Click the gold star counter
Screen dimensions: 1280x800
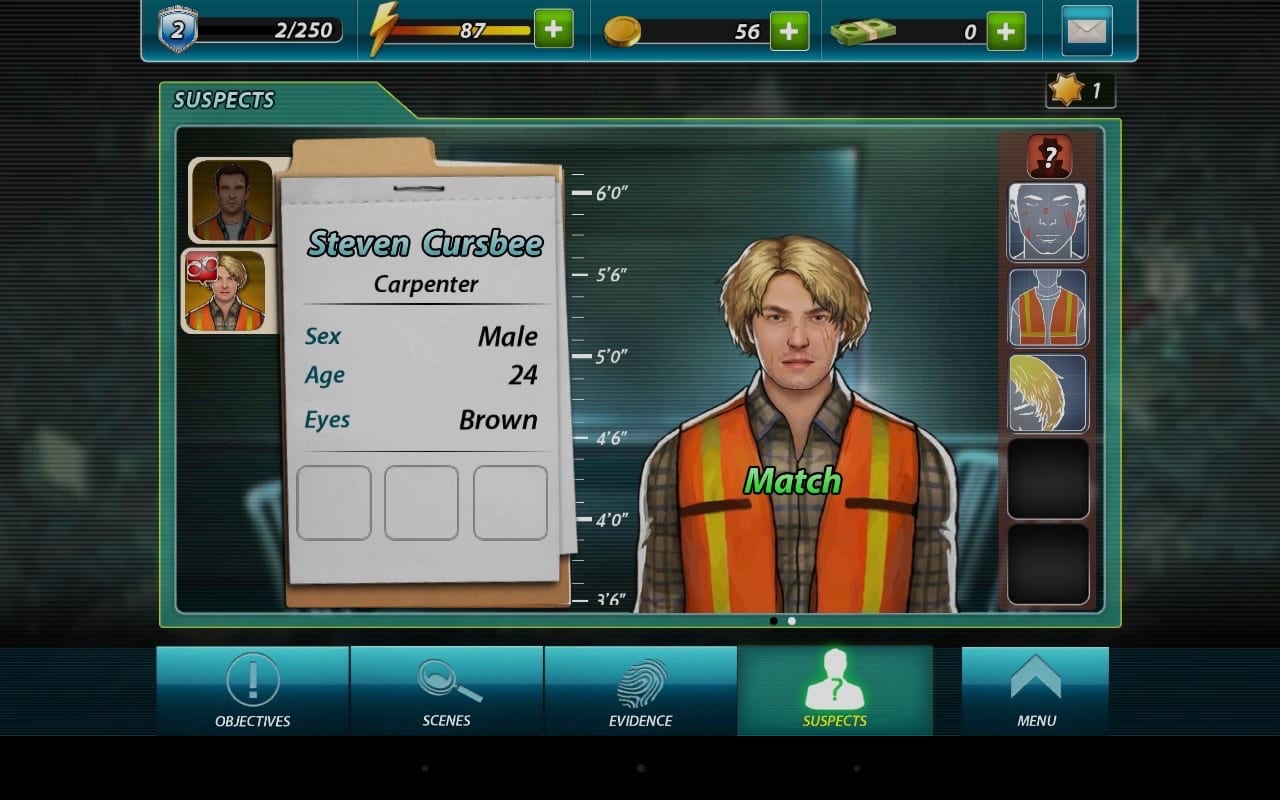tap(1080, 91)
